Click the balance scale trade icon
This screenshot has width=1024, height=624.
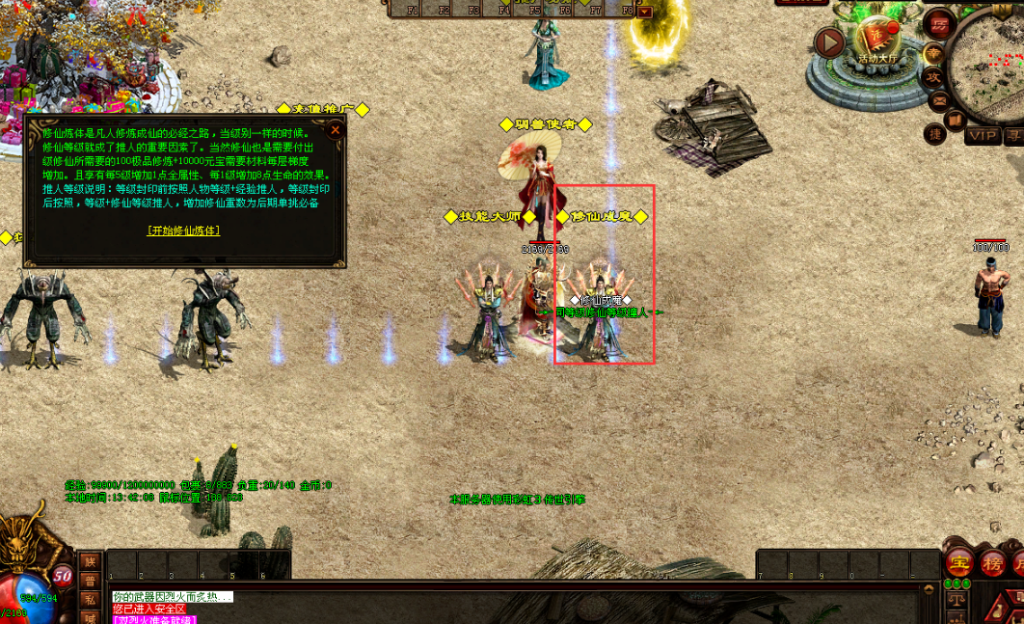coord(957,599)
